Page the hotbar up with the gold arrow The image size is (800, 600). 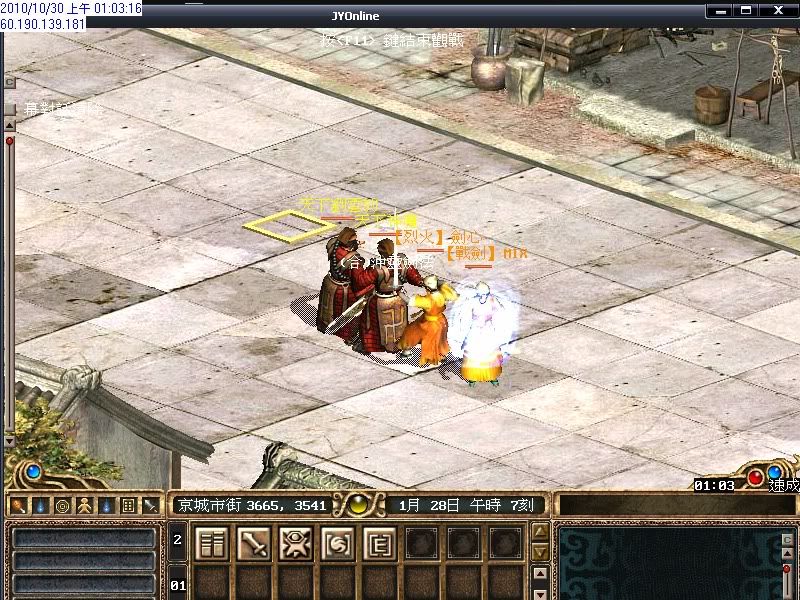[540, 531]
